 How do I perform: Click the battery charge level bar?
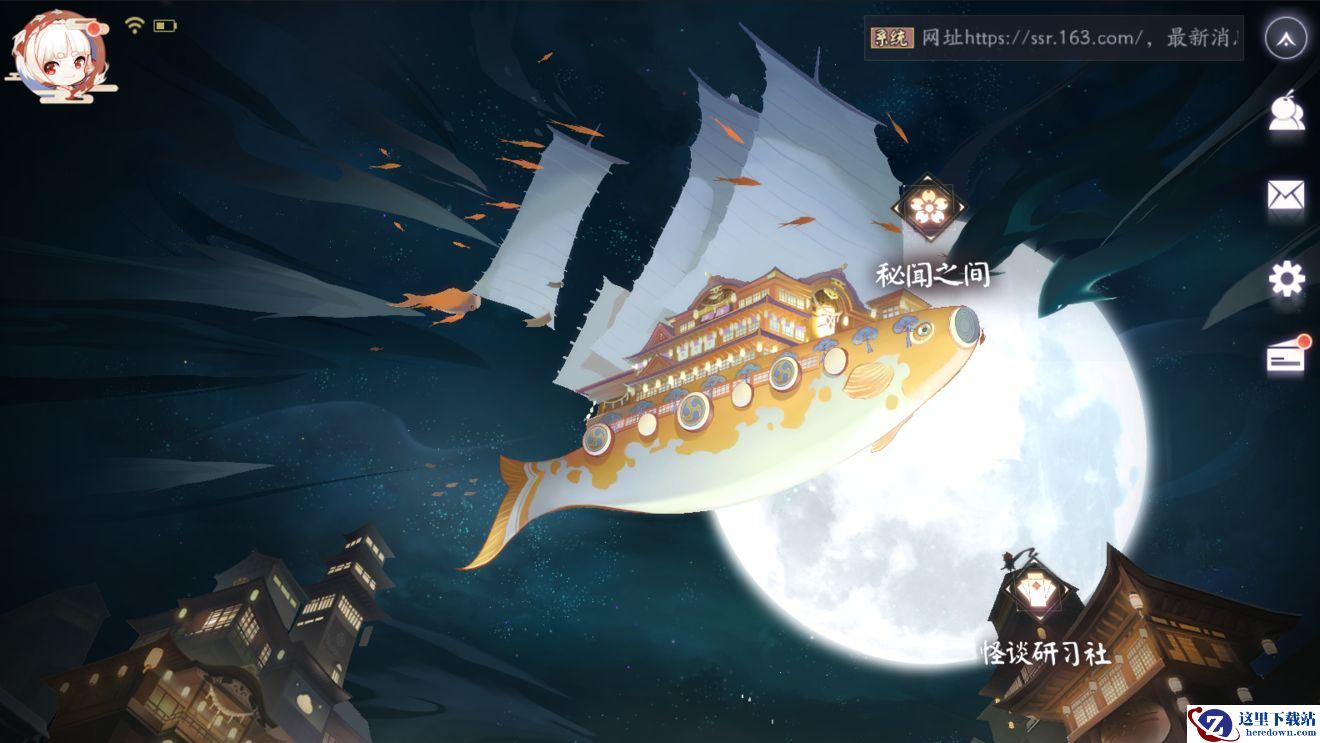pos(159,26)
